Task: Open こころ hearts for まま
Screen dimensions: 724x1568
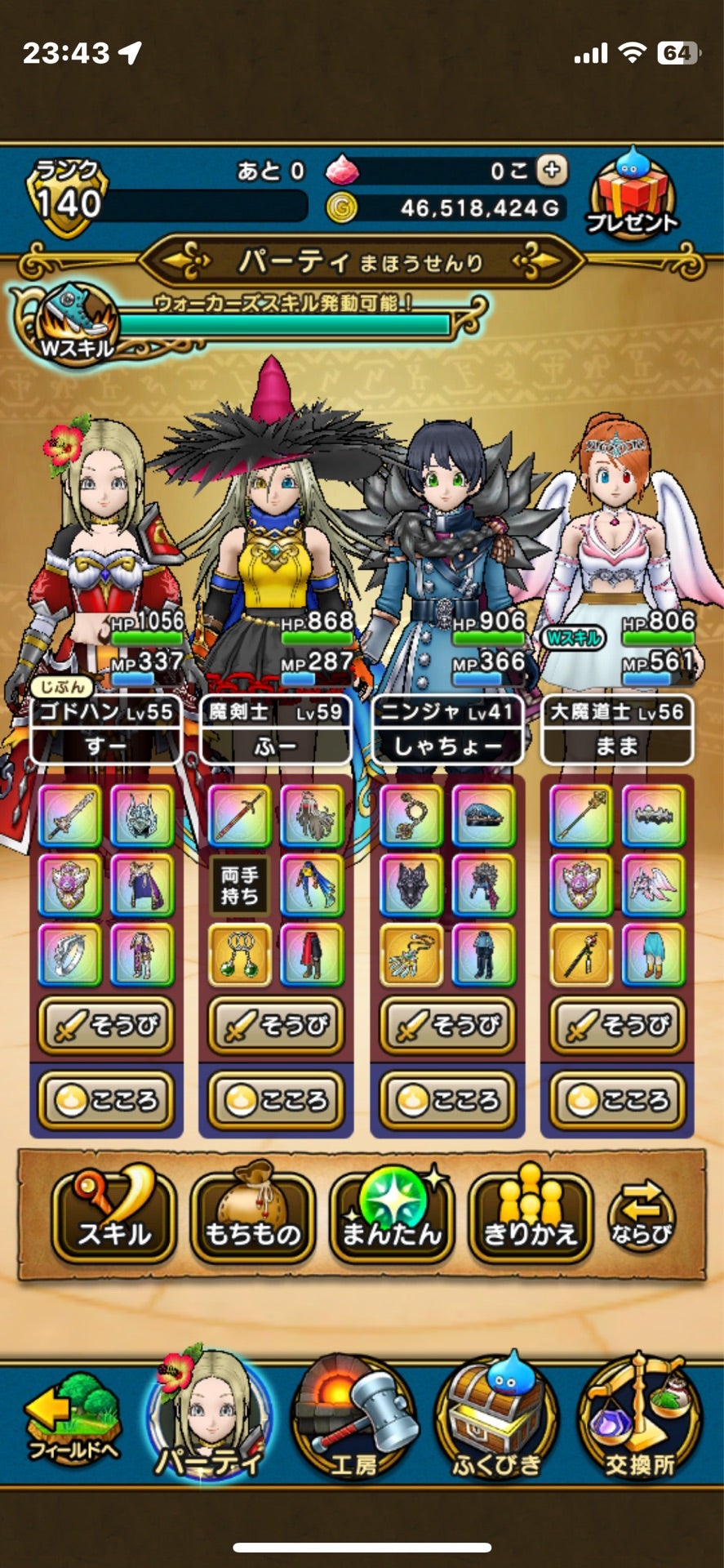Action: click(x=618, y=1100)
